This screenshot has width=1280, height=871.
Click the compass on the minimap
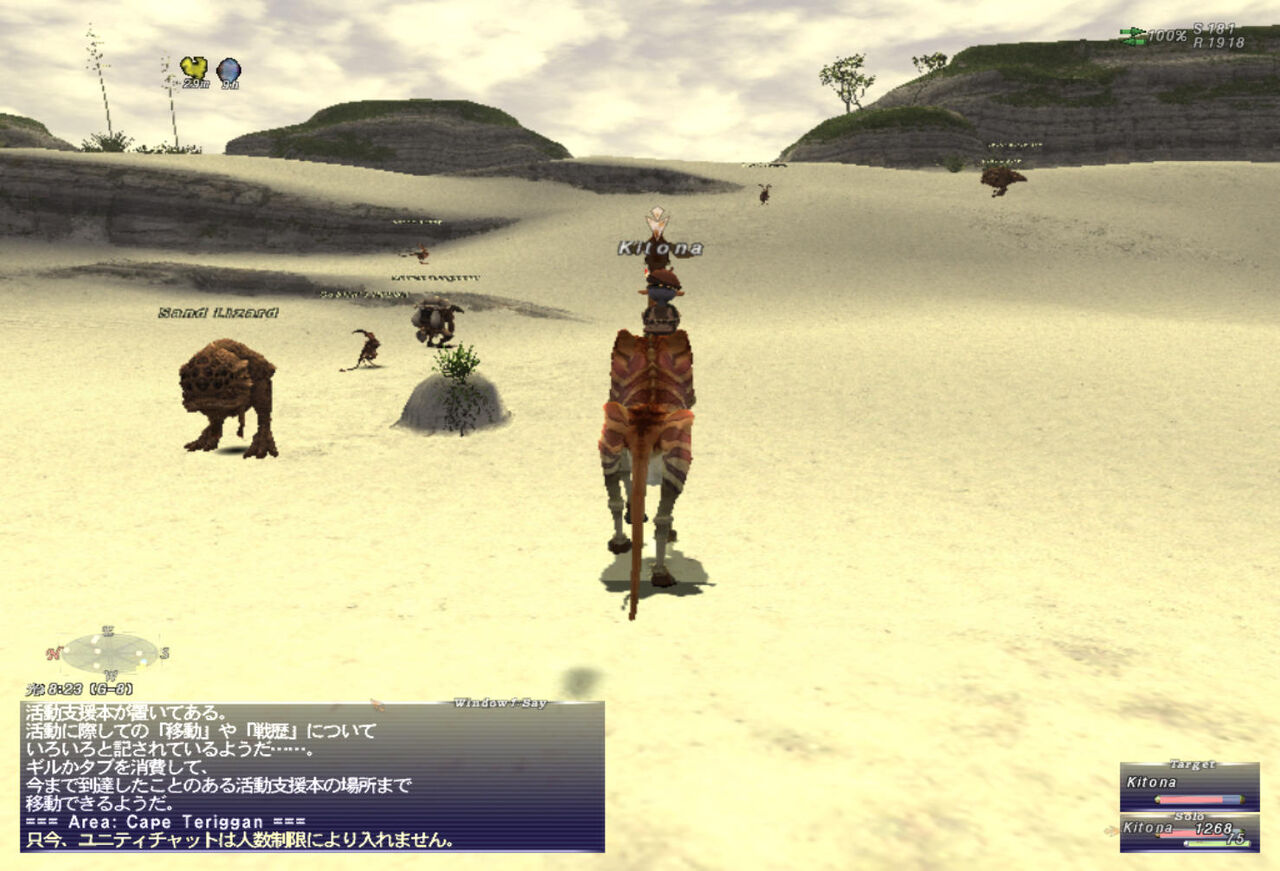[110, 653]
